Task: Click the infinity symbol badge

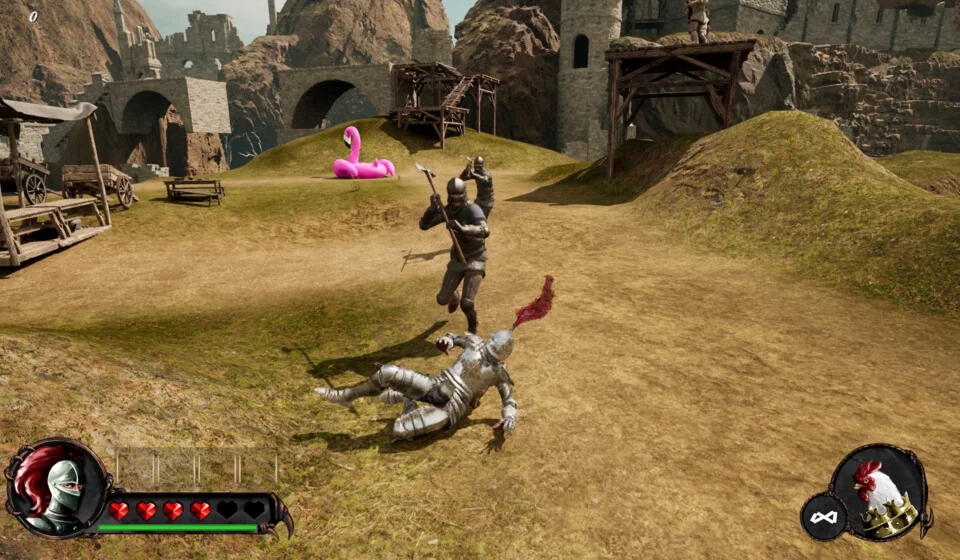Action: (824, 517)
